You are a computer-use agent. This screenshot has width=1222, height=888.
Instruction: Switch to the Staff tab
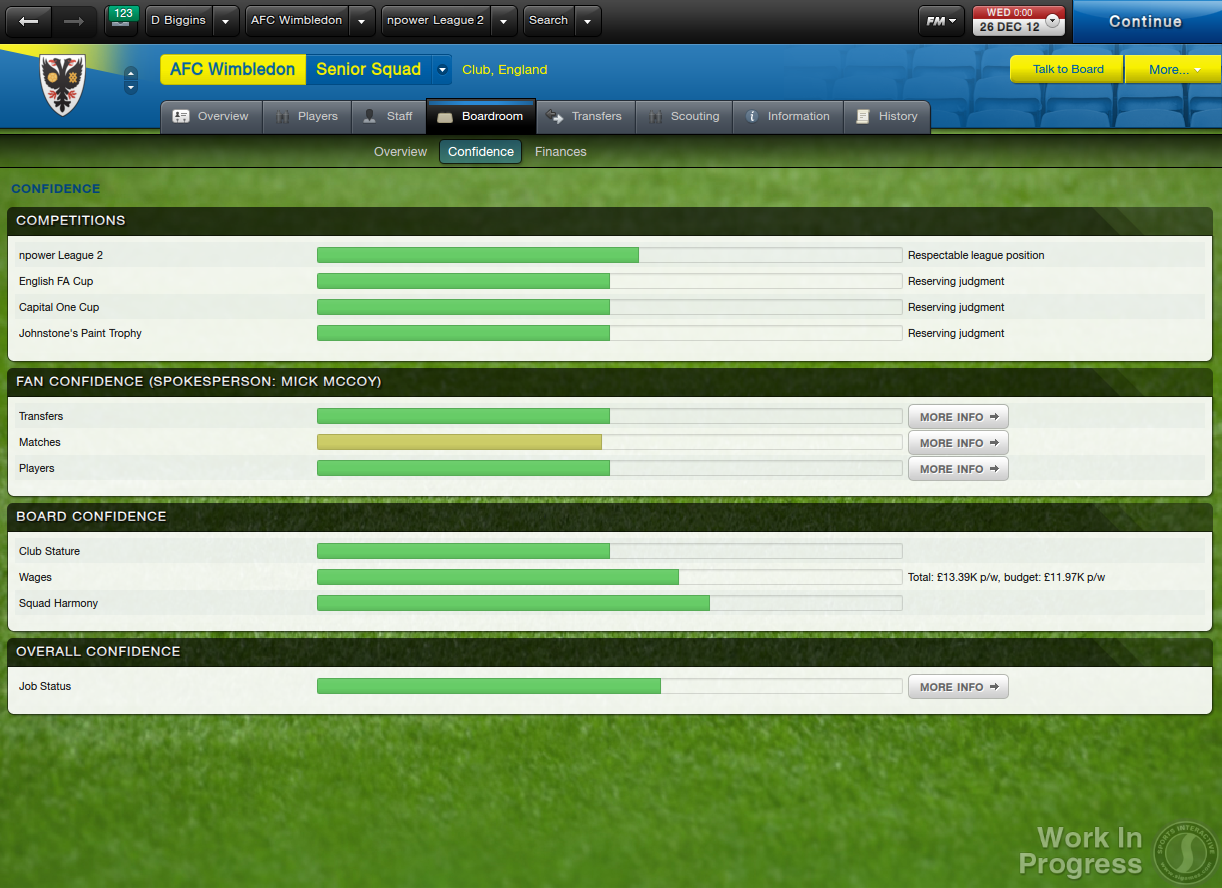coord(388,116)
